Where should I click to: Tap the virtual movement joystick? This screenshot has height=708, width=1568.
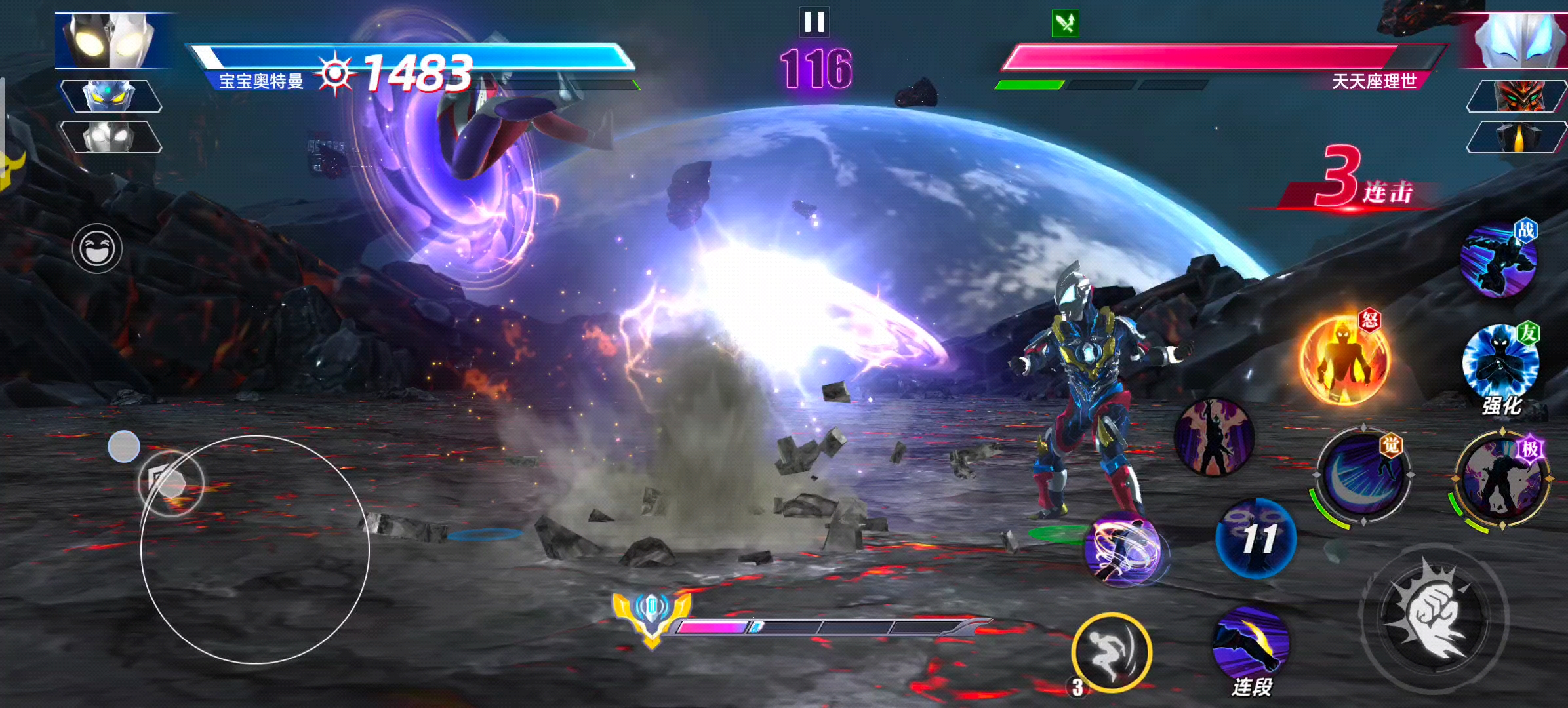[x=255, y=549]
